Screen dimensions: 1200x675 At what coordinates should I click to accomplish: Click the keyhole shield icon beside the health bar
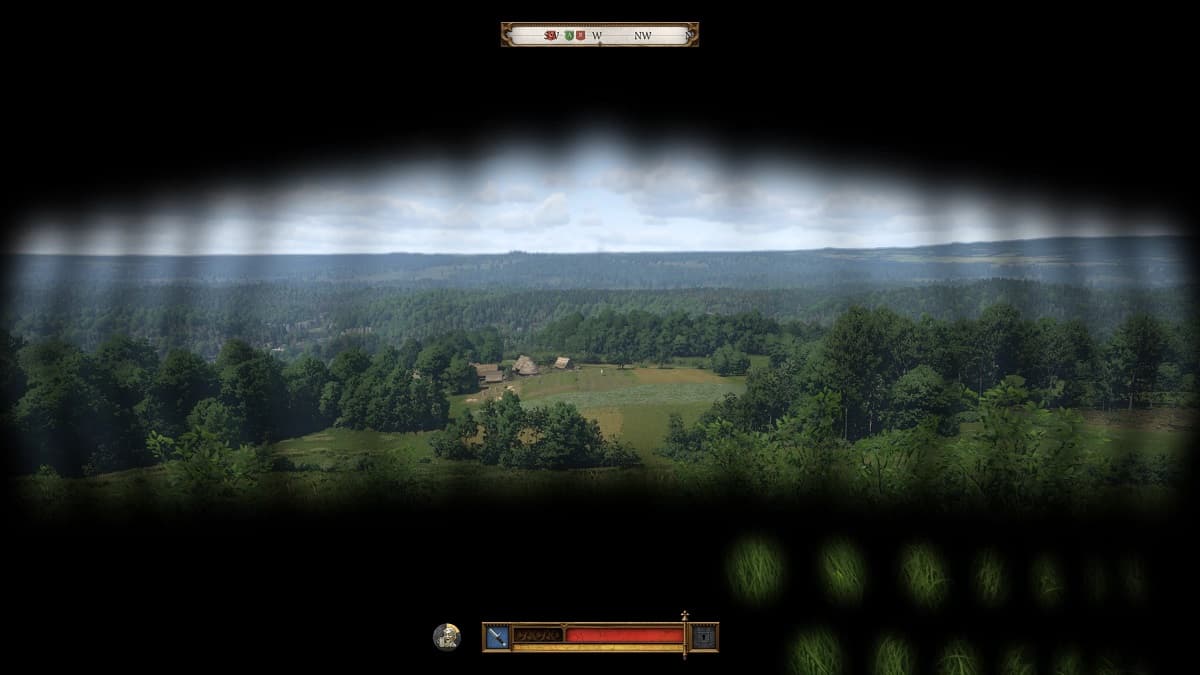(x=704, y=636)
